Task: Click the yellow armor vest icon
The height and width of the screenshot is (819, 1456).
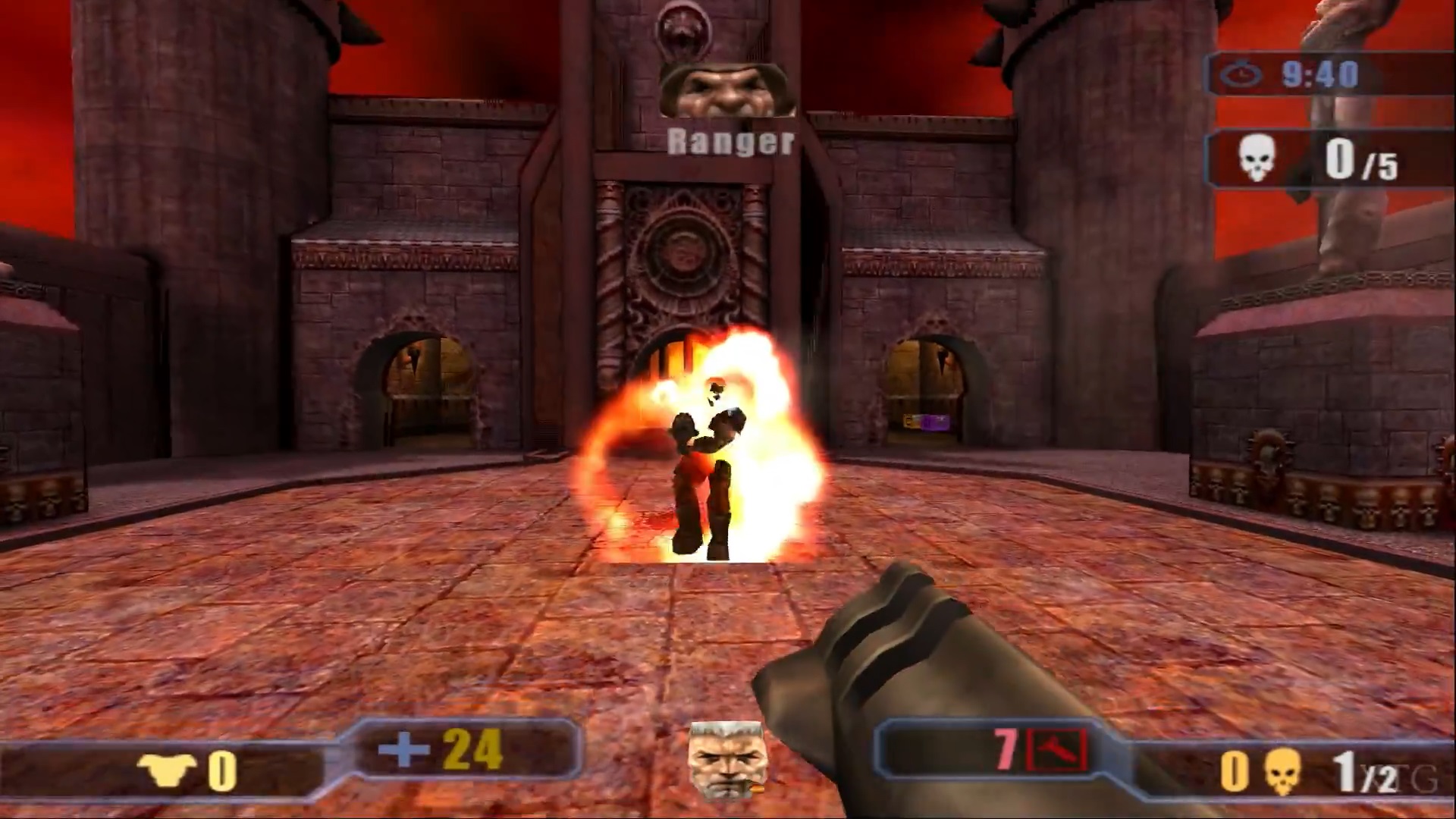Action: coord(167,770)
